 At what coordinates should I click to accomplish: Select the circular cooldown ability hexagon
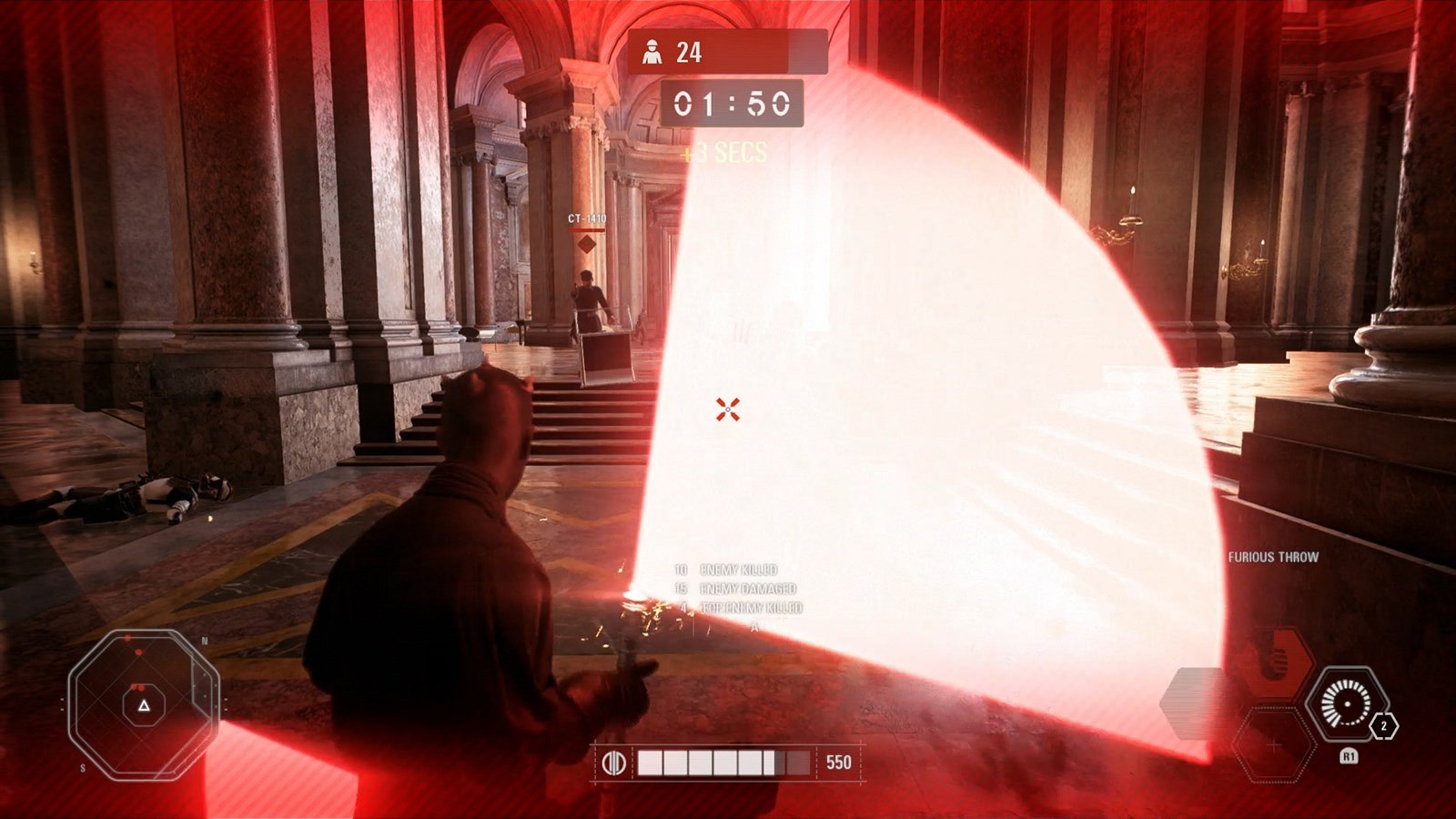[x=1347, y=703]
